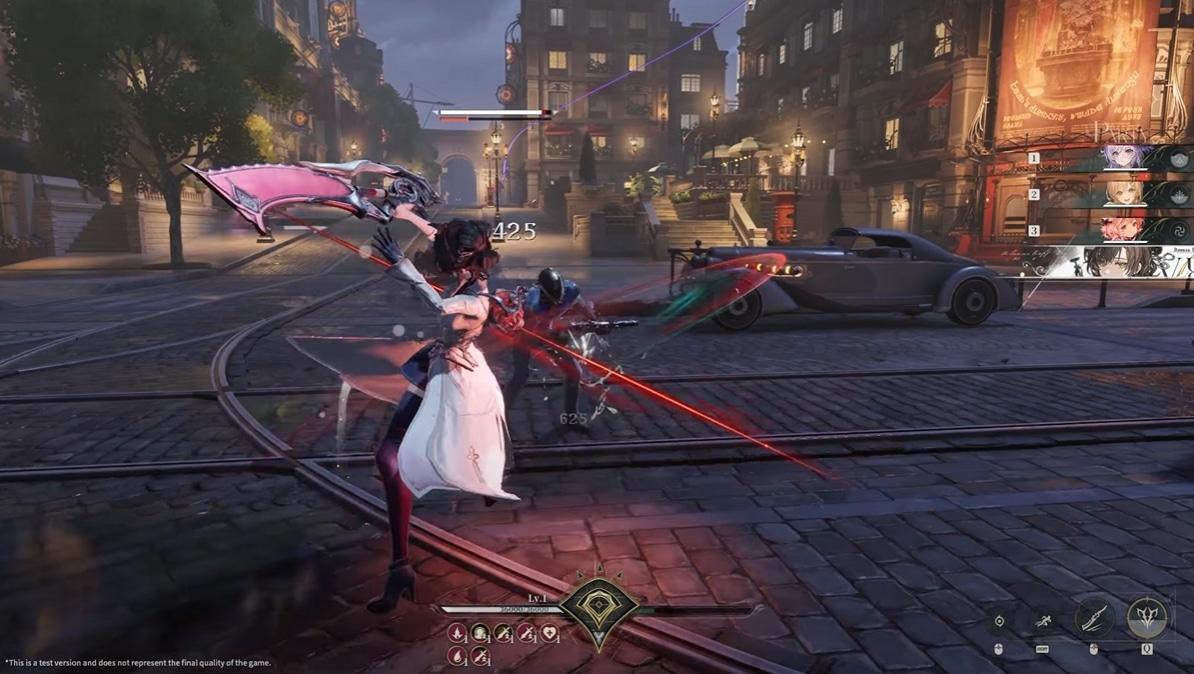1194x674 pixels.
Task: Trigger the sprint dash ability icon
Action: 1042,621
